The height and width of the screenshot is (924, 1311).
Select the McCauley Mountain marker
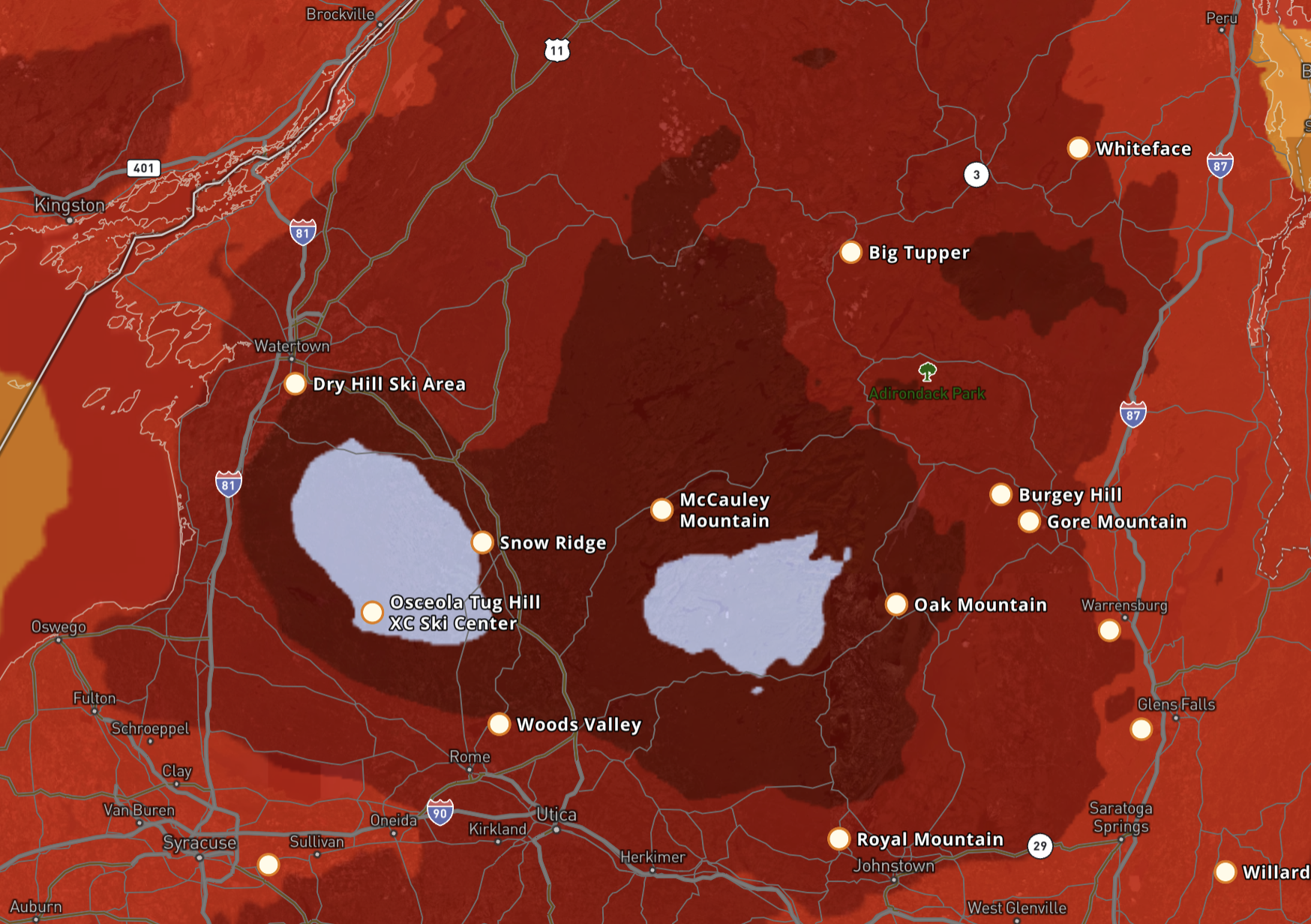tap(661, 510)
